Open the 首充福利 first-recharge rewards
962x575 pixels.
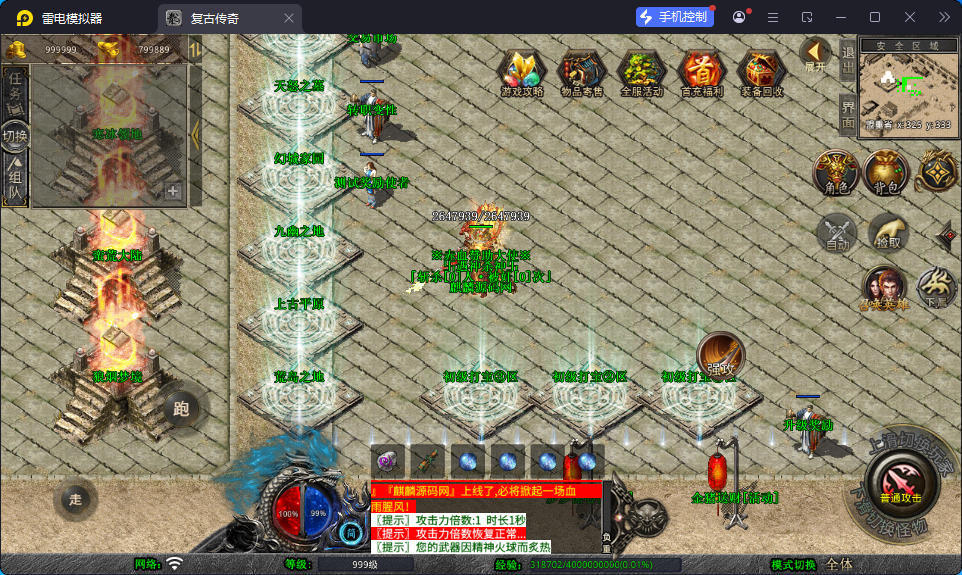[701, 72]
